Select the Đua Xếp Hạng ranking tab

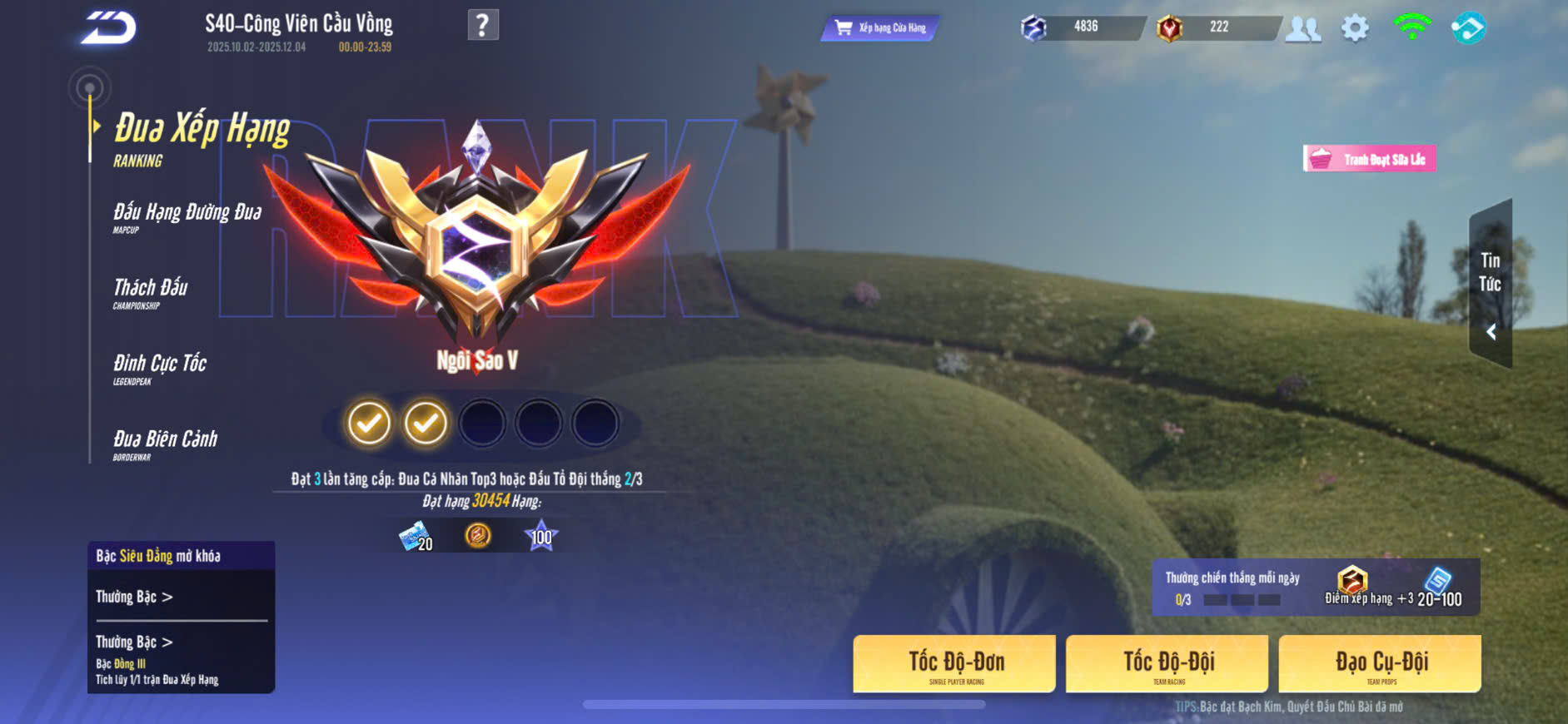coord(201,138)
